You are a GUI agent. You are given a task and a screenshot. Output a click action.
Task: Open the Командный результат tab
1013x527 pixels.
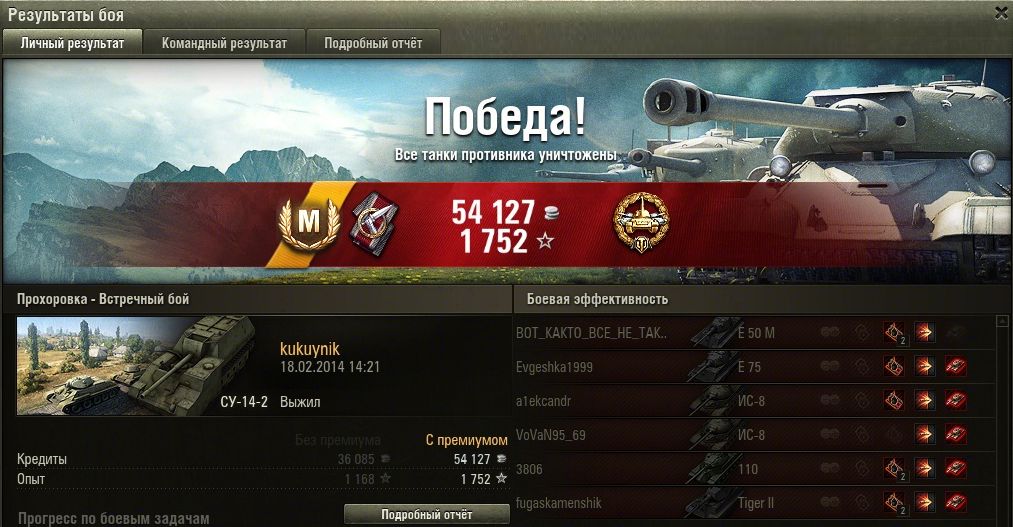[x=224, y=43]
